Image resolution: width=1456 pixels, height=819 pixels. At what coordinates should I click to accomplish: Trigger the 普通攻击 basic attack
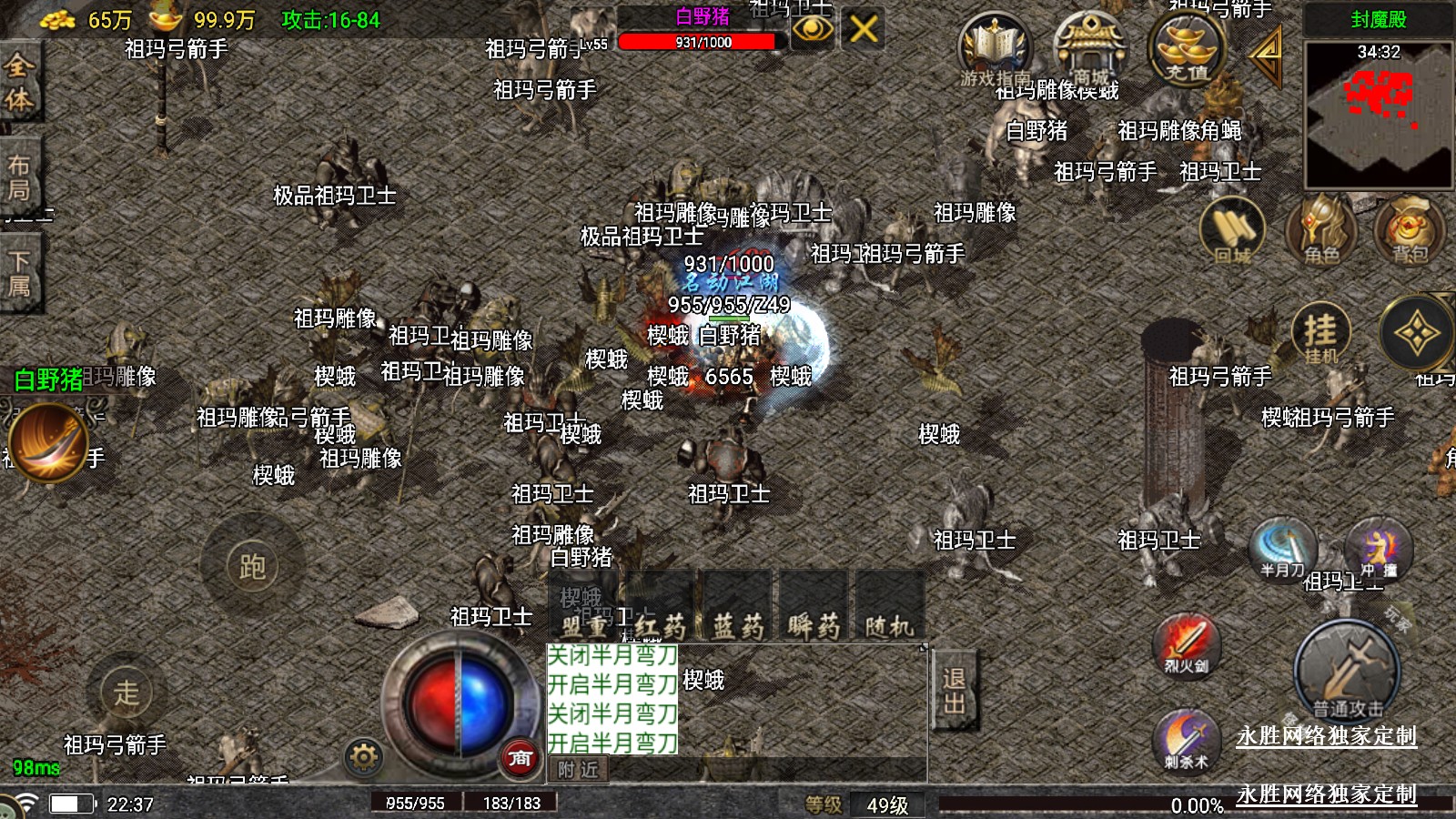[1347, 671]
